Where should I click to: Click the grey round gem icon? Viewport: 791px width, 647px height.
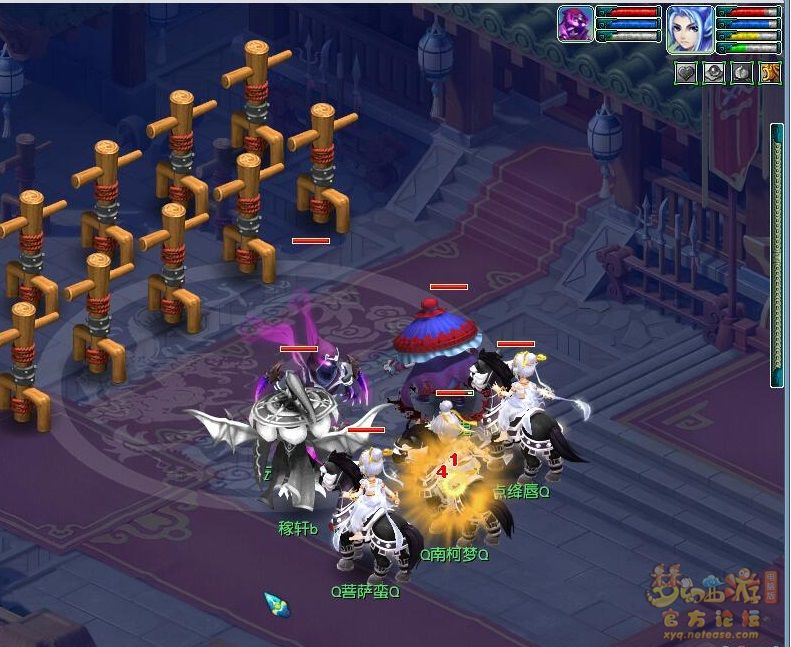coord(741,73)
